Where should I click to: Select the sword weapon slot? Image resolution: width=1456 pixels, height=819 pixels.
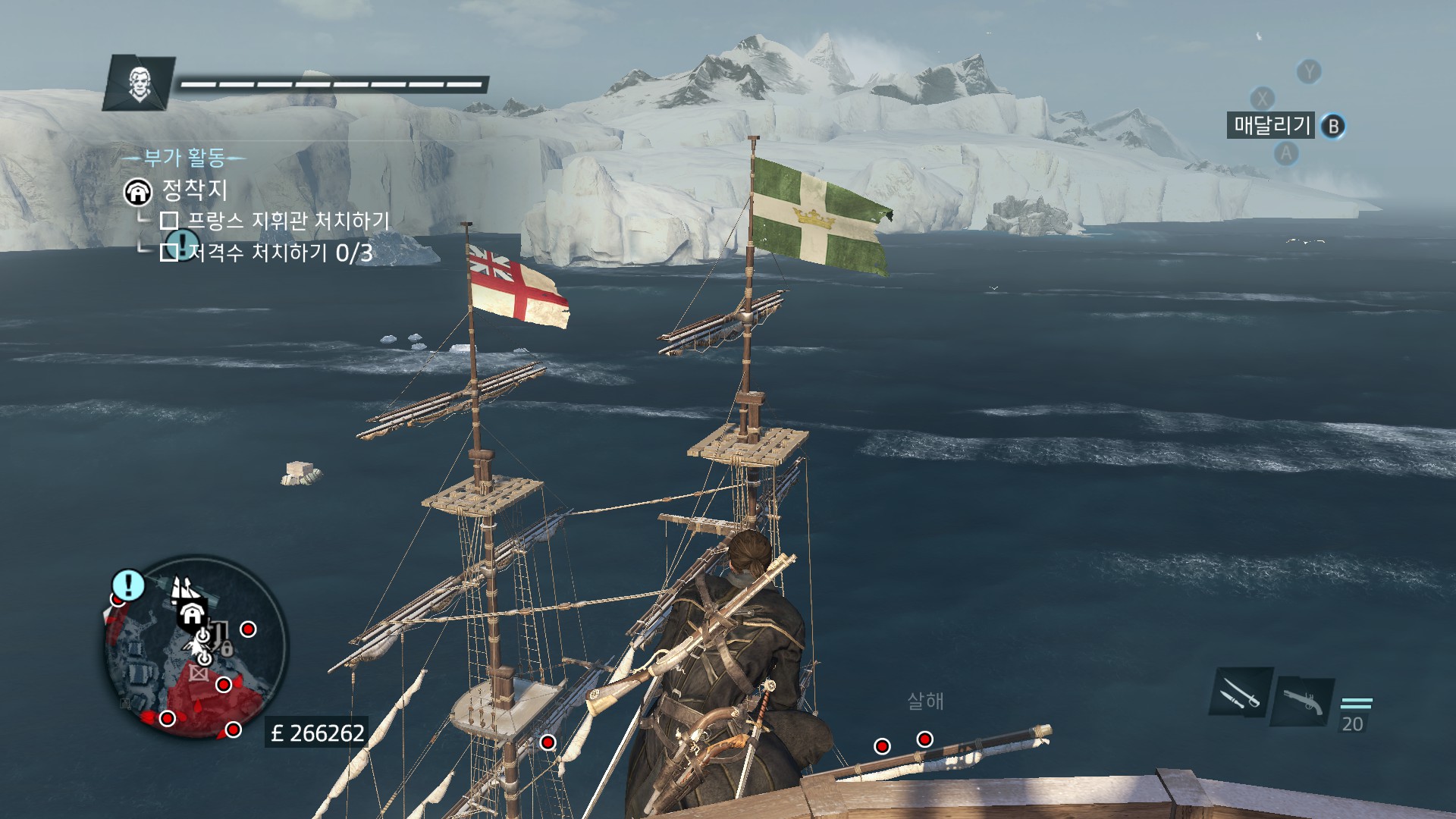pyautogui.click(x=1241, y=692)
